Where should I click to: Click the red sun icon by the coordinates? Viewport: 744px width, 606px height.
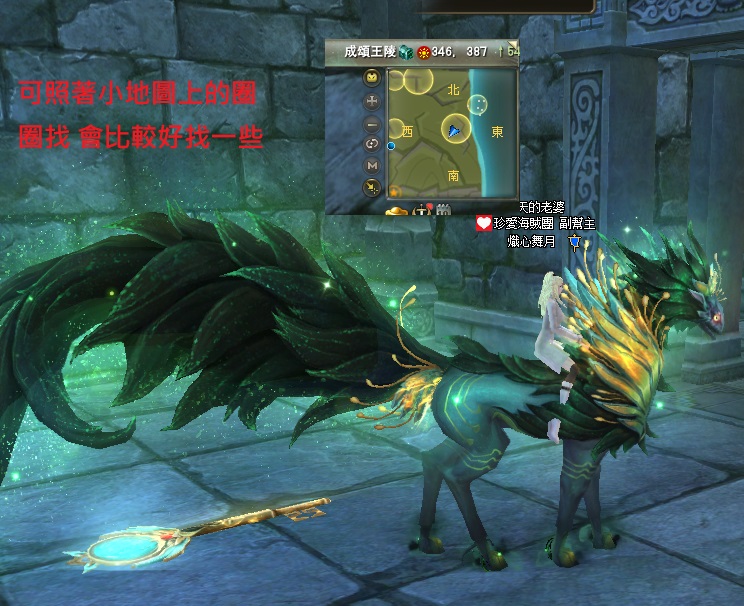click(x=423, y=51)
